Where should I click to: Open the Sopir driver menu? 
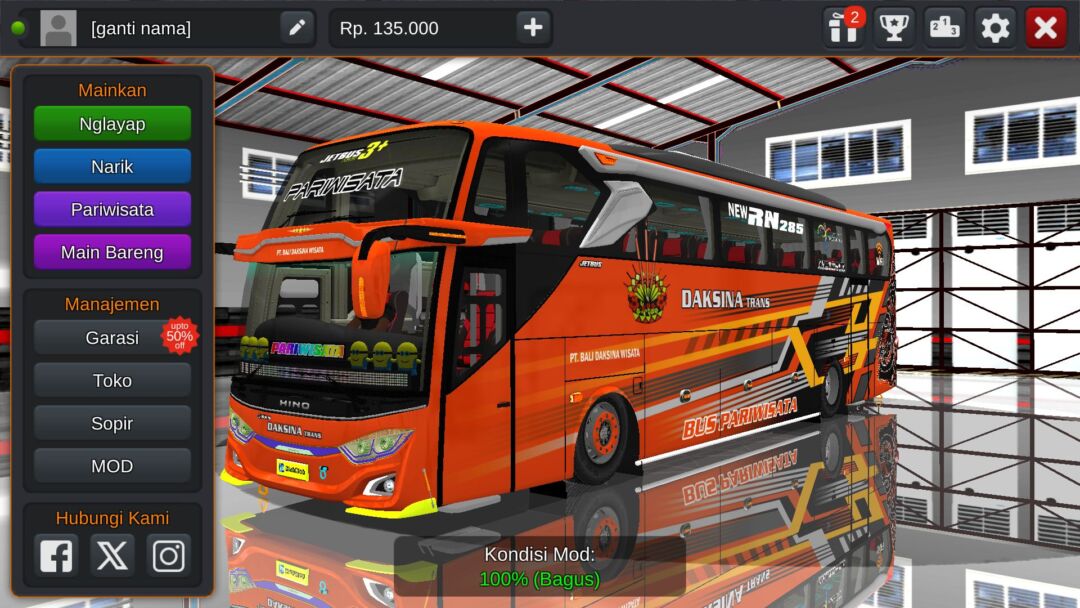[x=112, y=424]
